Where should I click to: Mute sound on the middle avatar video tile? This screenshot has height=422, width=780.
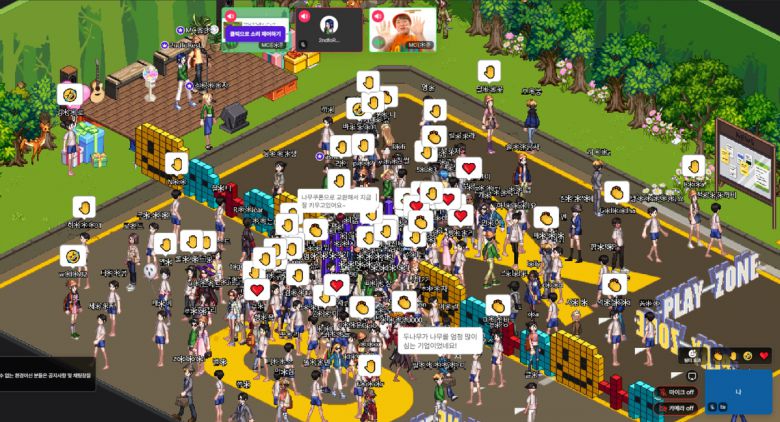tap(303, 16)
